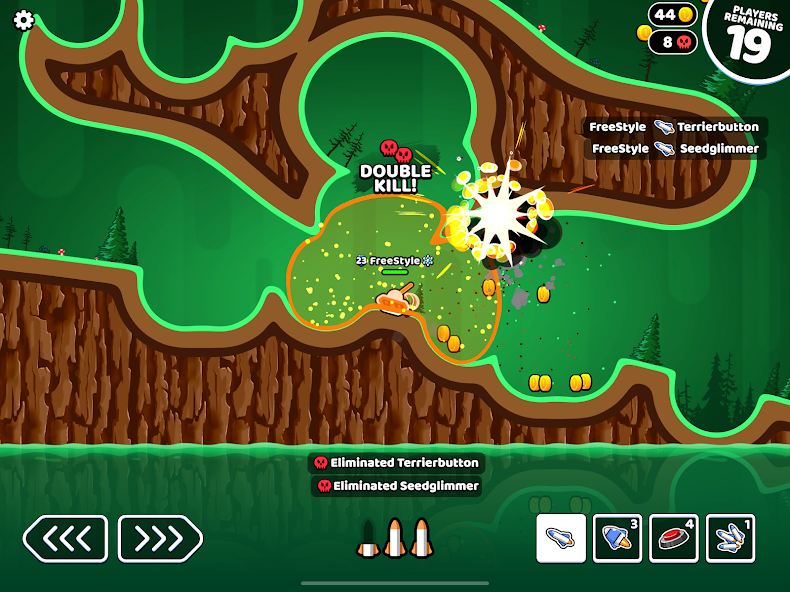The image size is (790, 592).
Task: Equip the red mine weapon with 4 ammo
Action: [x=674, y=538]
